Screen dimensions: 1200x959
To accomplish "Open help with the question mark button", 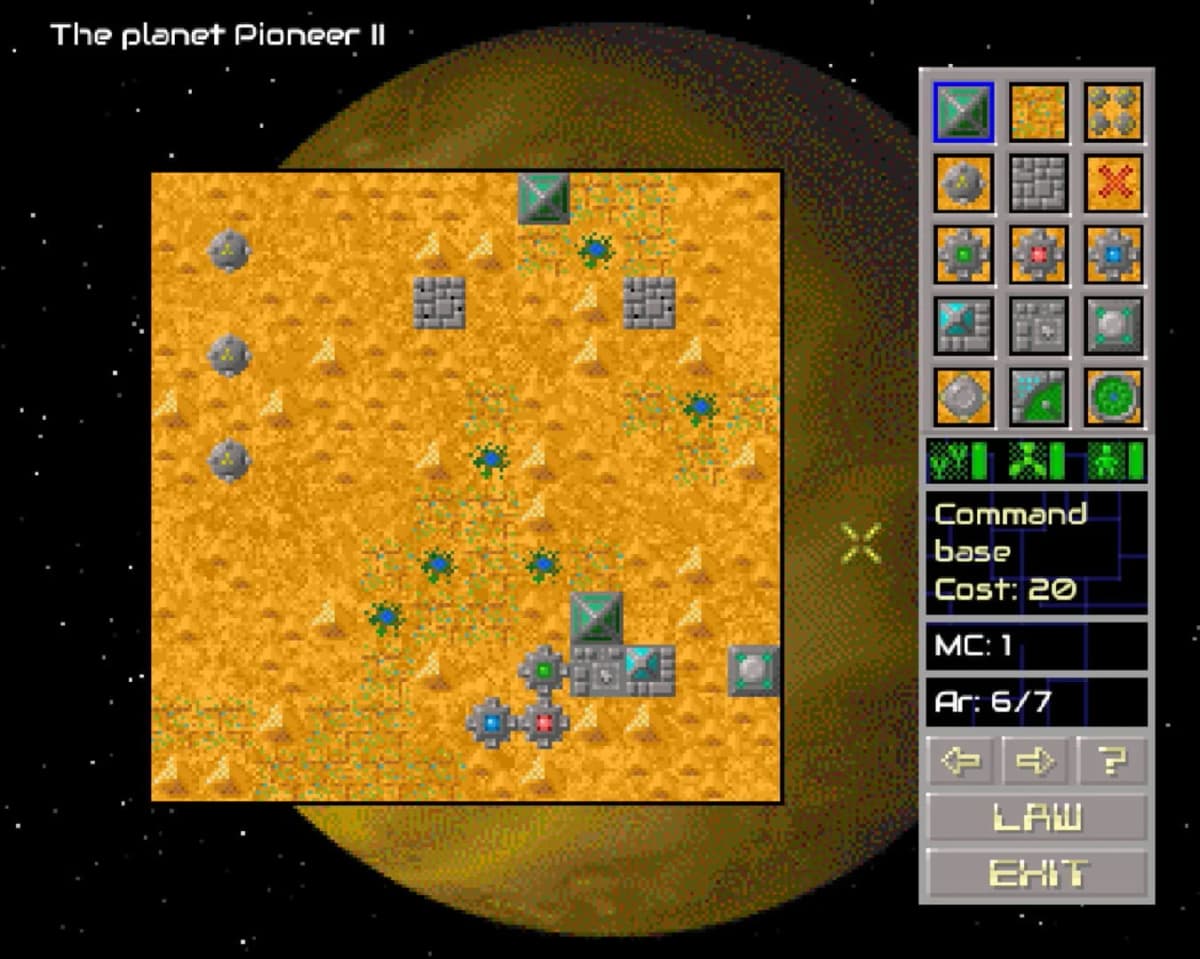I will 1112,762.
